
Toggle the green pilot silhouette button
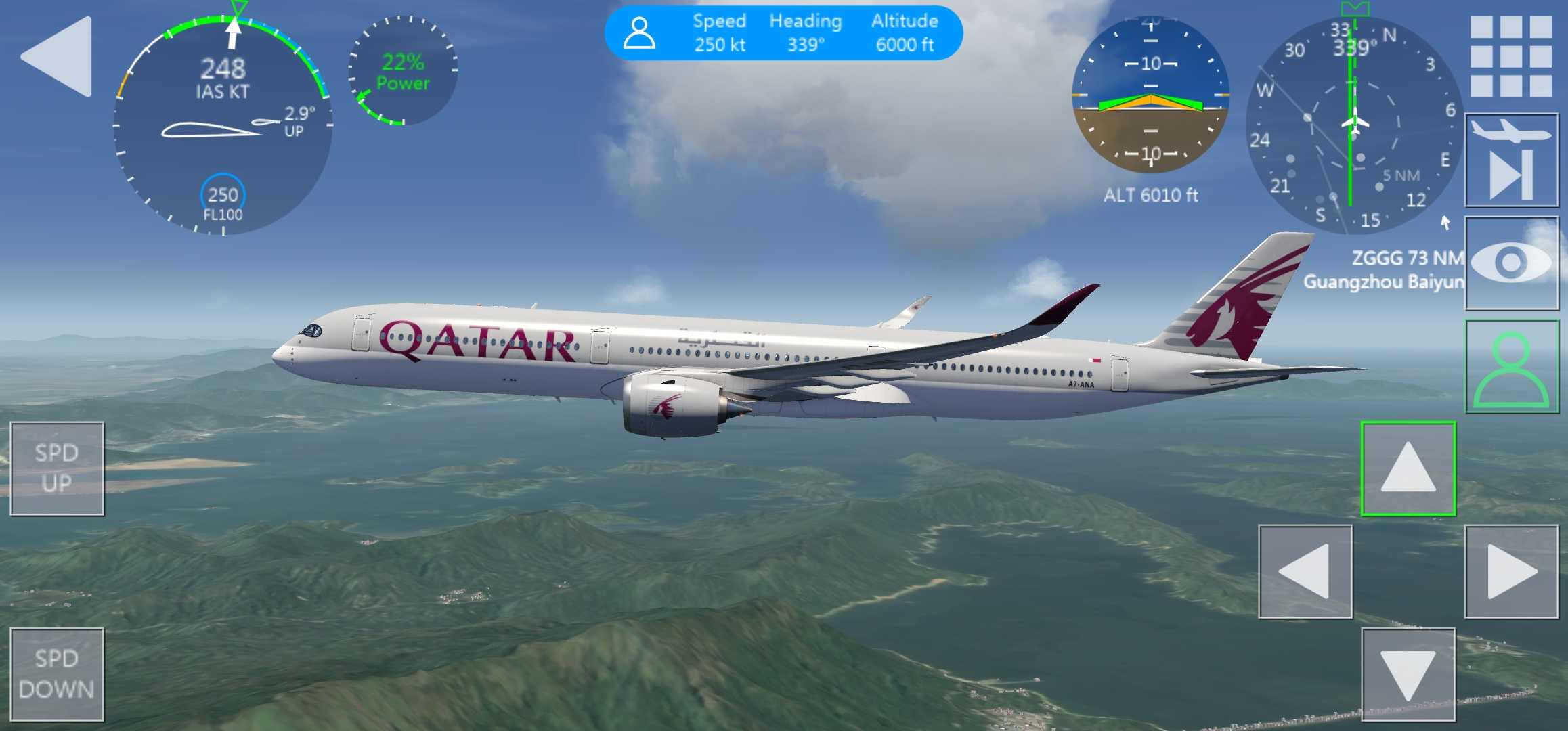(1511, 366)
